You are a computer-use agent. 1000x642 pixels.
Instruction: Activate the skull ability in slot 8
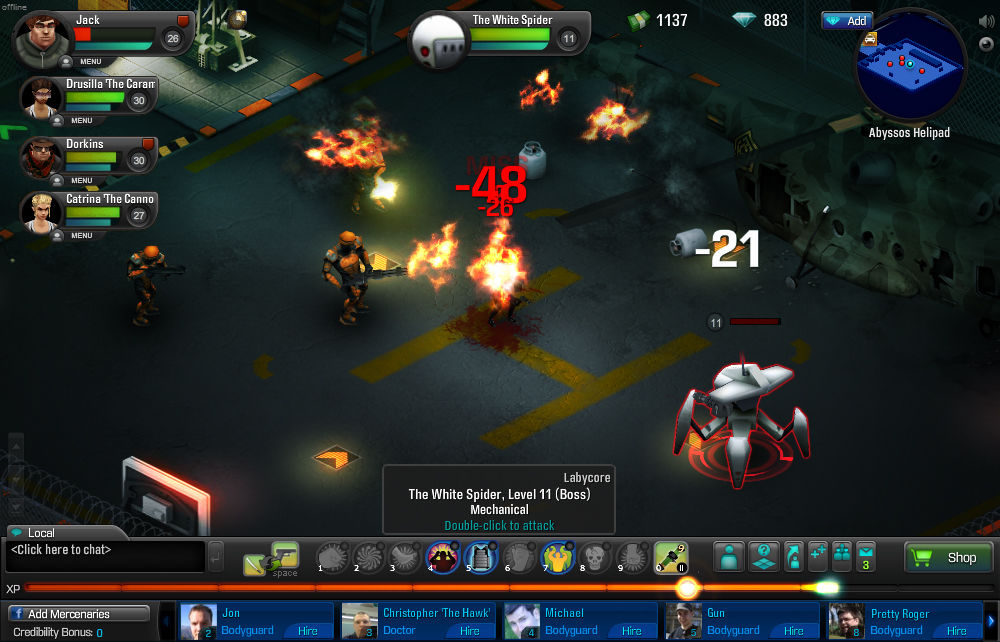point(594,557)
